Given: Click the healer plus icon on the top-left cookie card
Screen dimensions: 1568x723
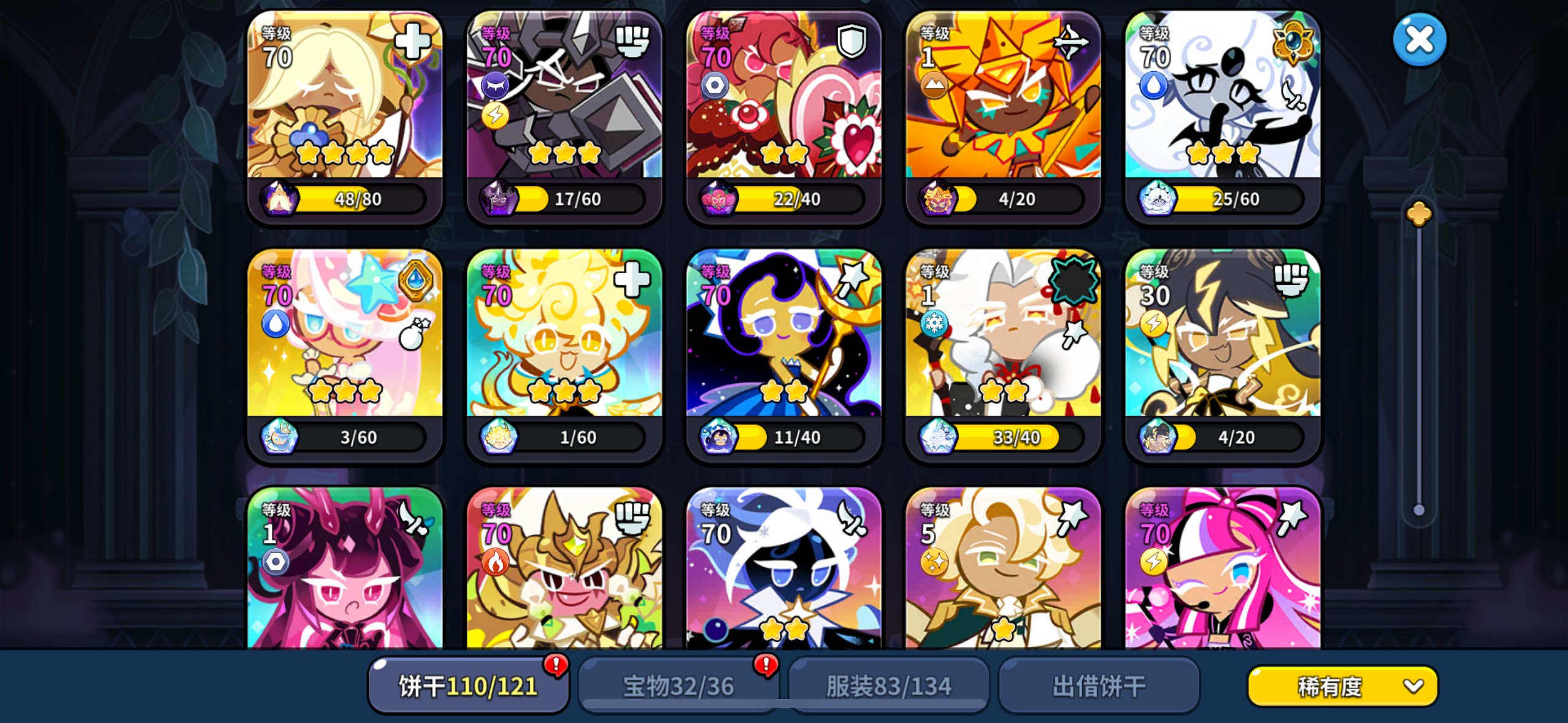Looking at the screenshot, I should [412, 41].
